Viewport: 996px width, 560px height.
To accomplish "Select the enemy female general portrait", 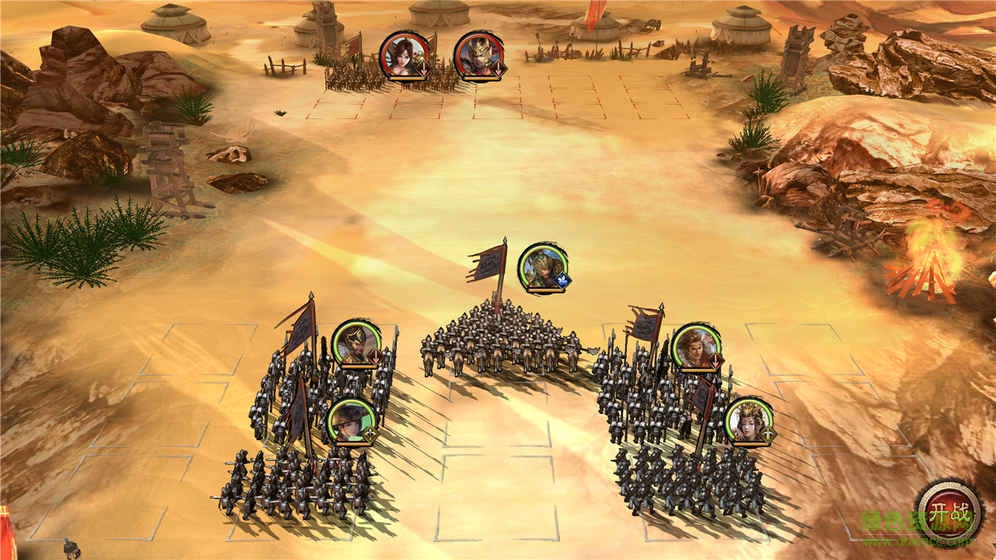I will click(406, 54).
